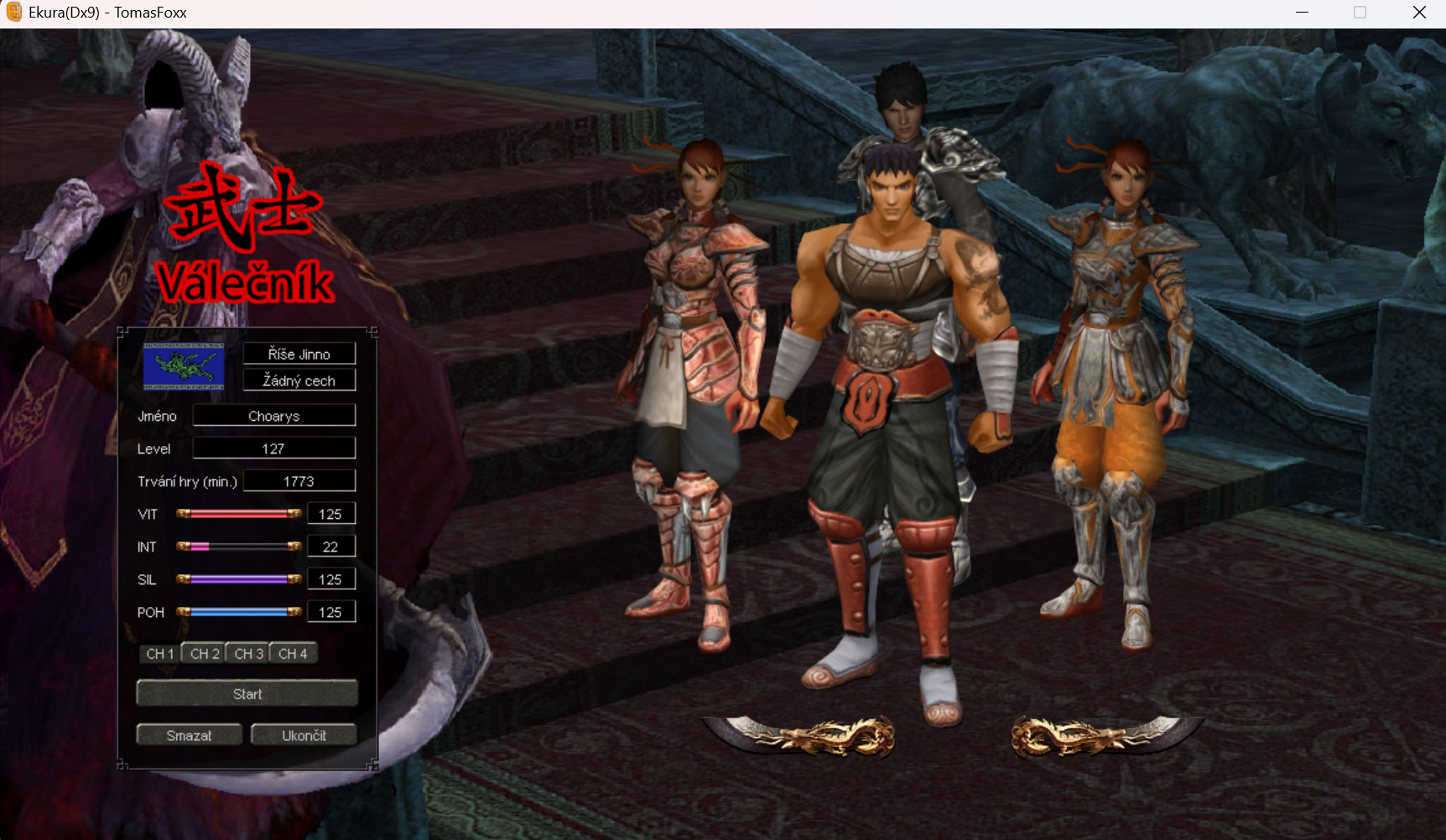This screenshot has height=840, width=1446.
Task: Quit via the Ukončit button
Action: point(304,735)
